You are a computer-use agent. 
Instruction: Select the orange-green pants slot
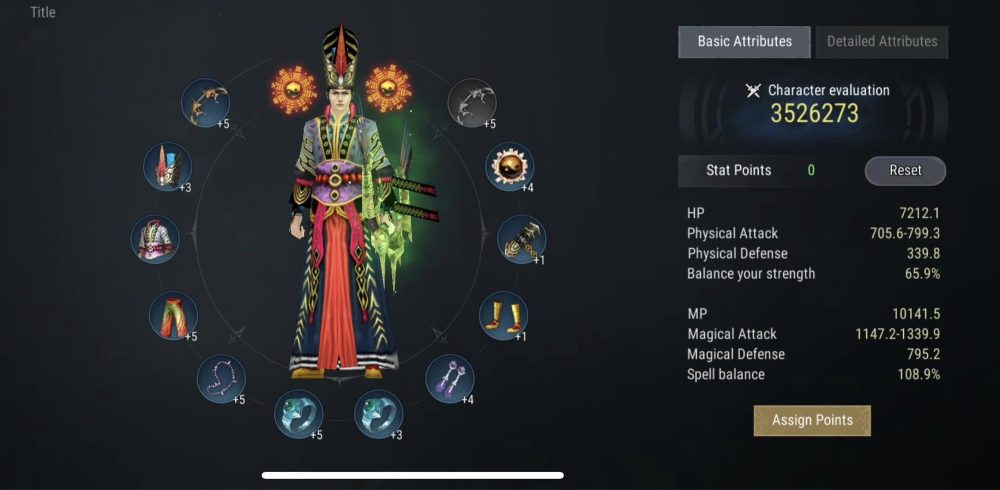[x=172, y=316]
